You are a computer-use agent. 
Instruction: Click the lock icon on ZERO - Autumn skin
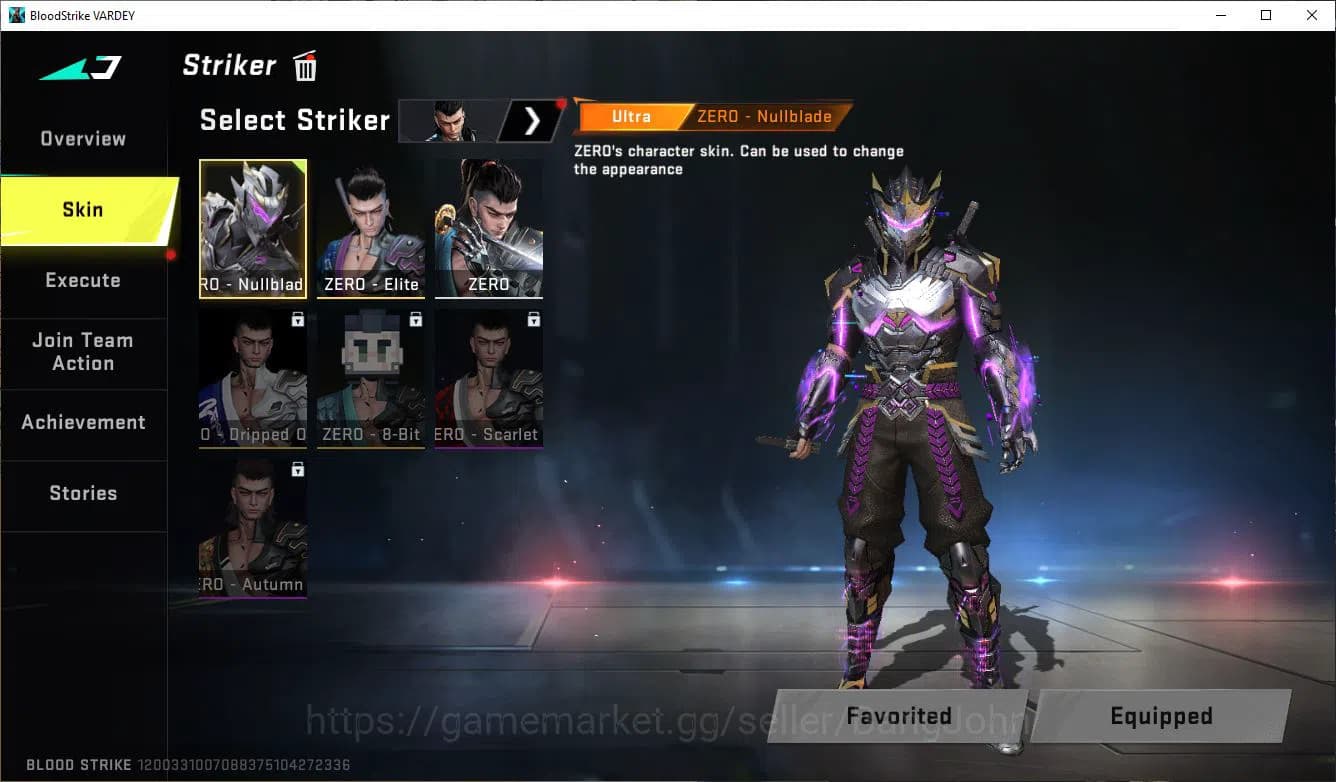tap(297, 468)
